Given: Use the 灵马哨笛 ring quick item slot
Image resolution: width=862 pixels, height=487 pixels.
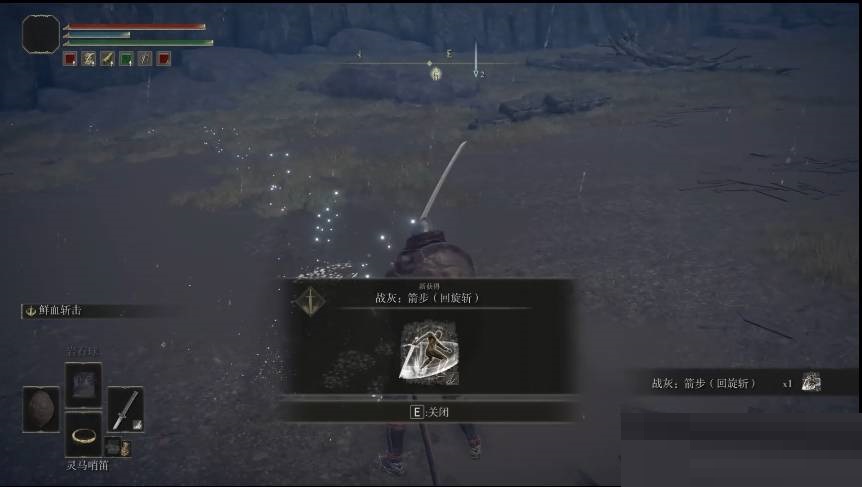Looking at the screenshot, I should click(x=83, y=437).
